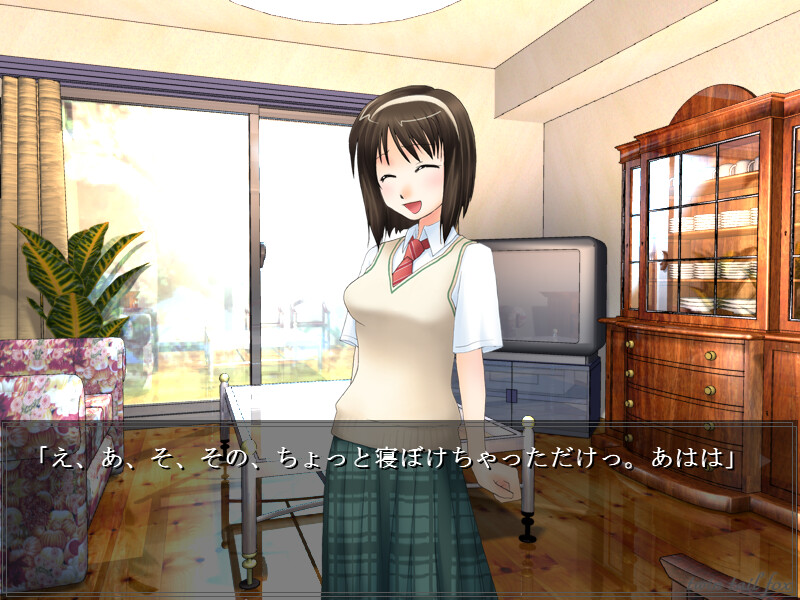Click the faint advance arrow after the dialogue
The image size is (800, 600).
[x=767, y=461]
